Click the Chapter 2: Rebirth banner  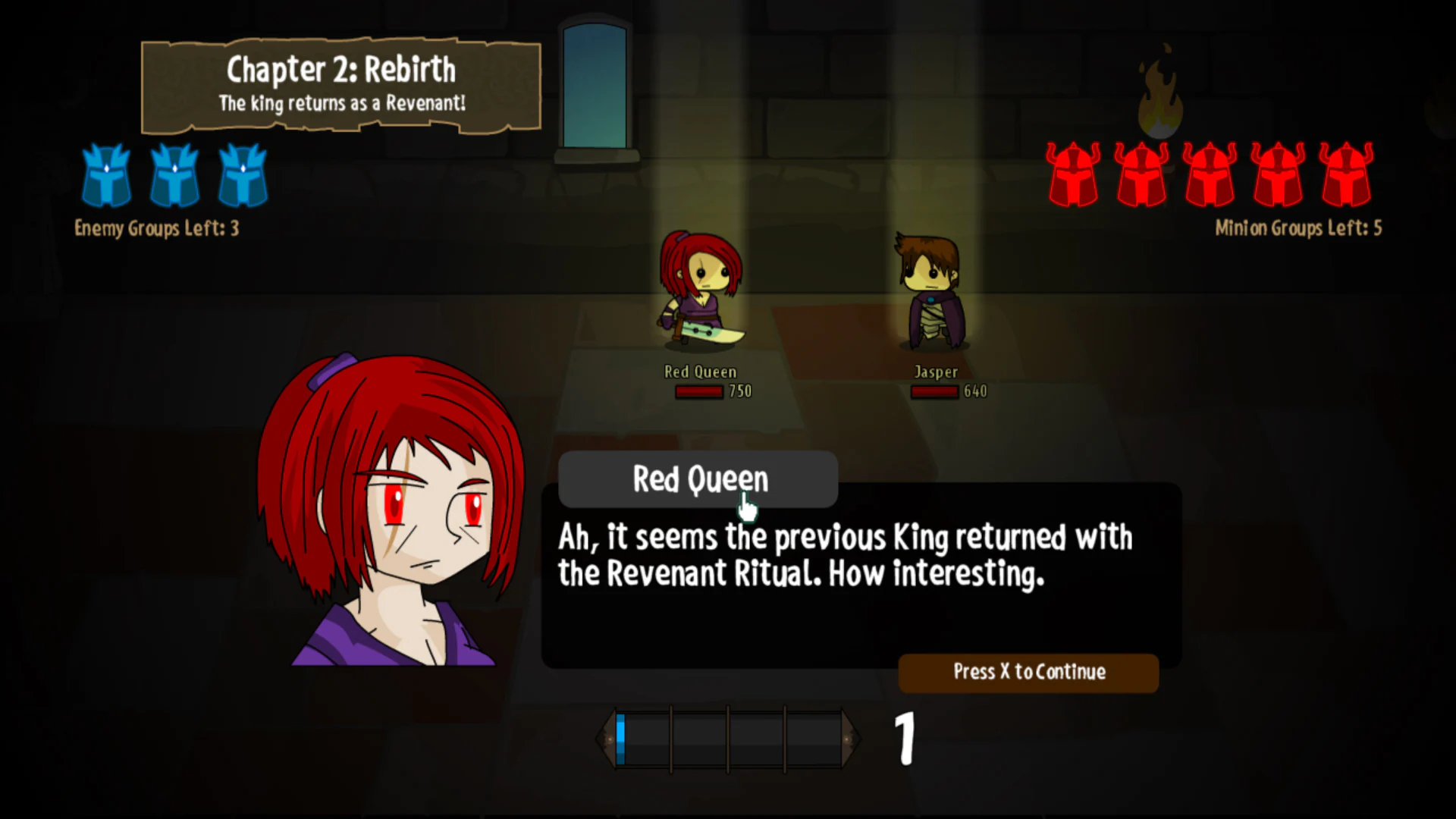pyautogui.click(x=340, y=83)
